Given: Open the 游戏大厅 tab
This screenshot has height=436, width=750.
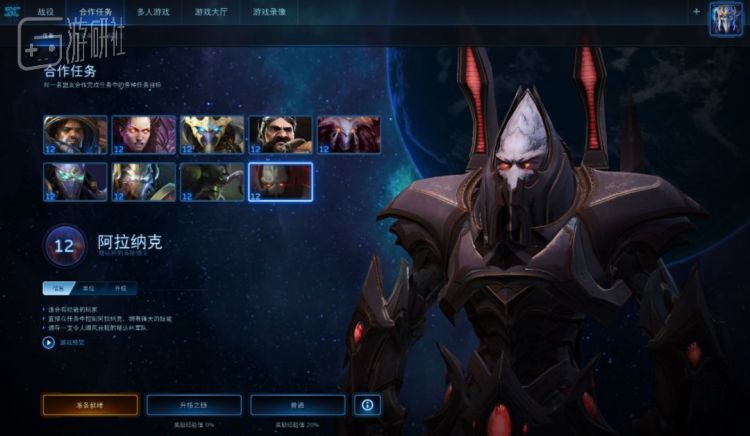Looking at the screenshot, I should [x=211, y=12].
